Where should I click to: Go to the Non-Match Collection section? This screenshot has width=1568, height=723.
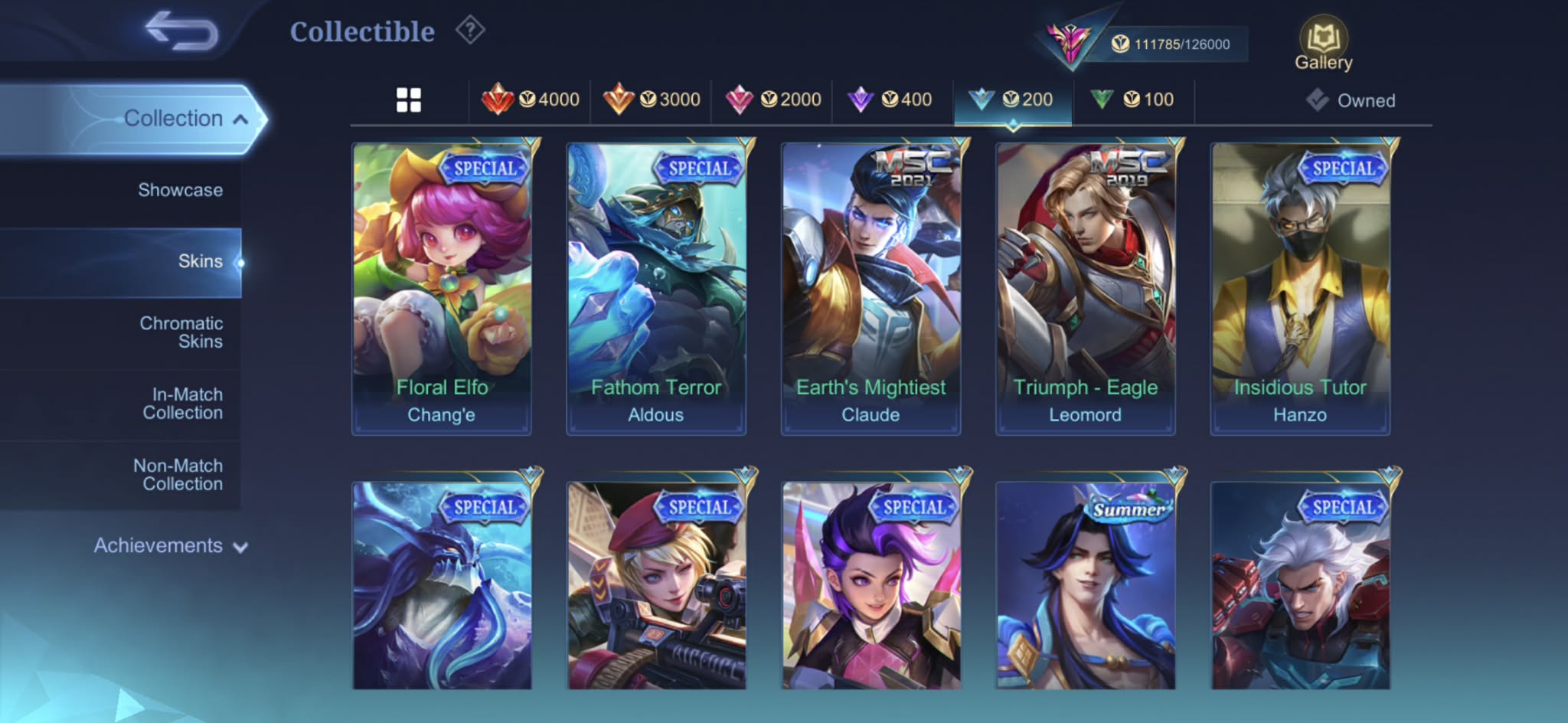coord(178,475)
